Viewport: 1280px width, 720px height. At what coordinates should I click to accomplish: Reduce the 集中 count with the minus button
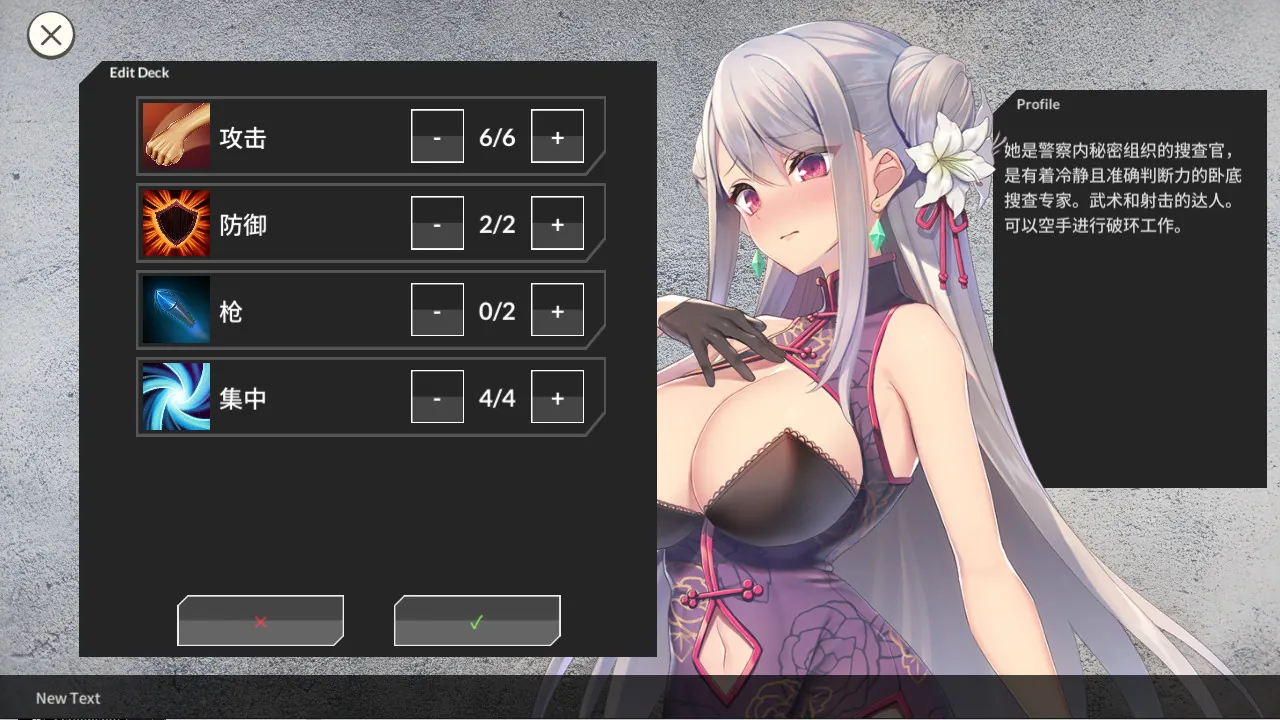437,397
